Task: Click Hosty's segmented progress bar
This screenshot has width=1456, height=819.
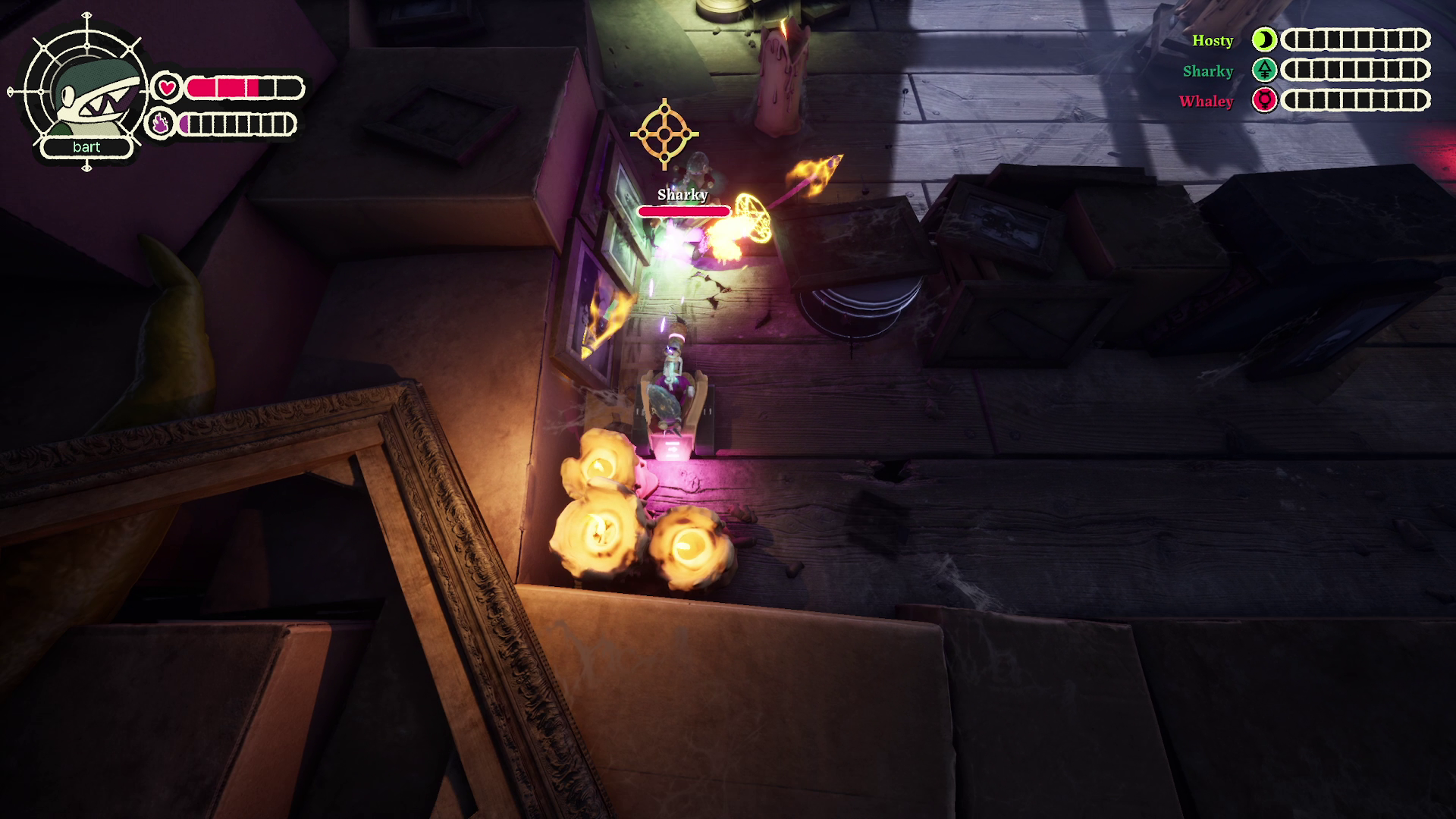Action: 1355,40
